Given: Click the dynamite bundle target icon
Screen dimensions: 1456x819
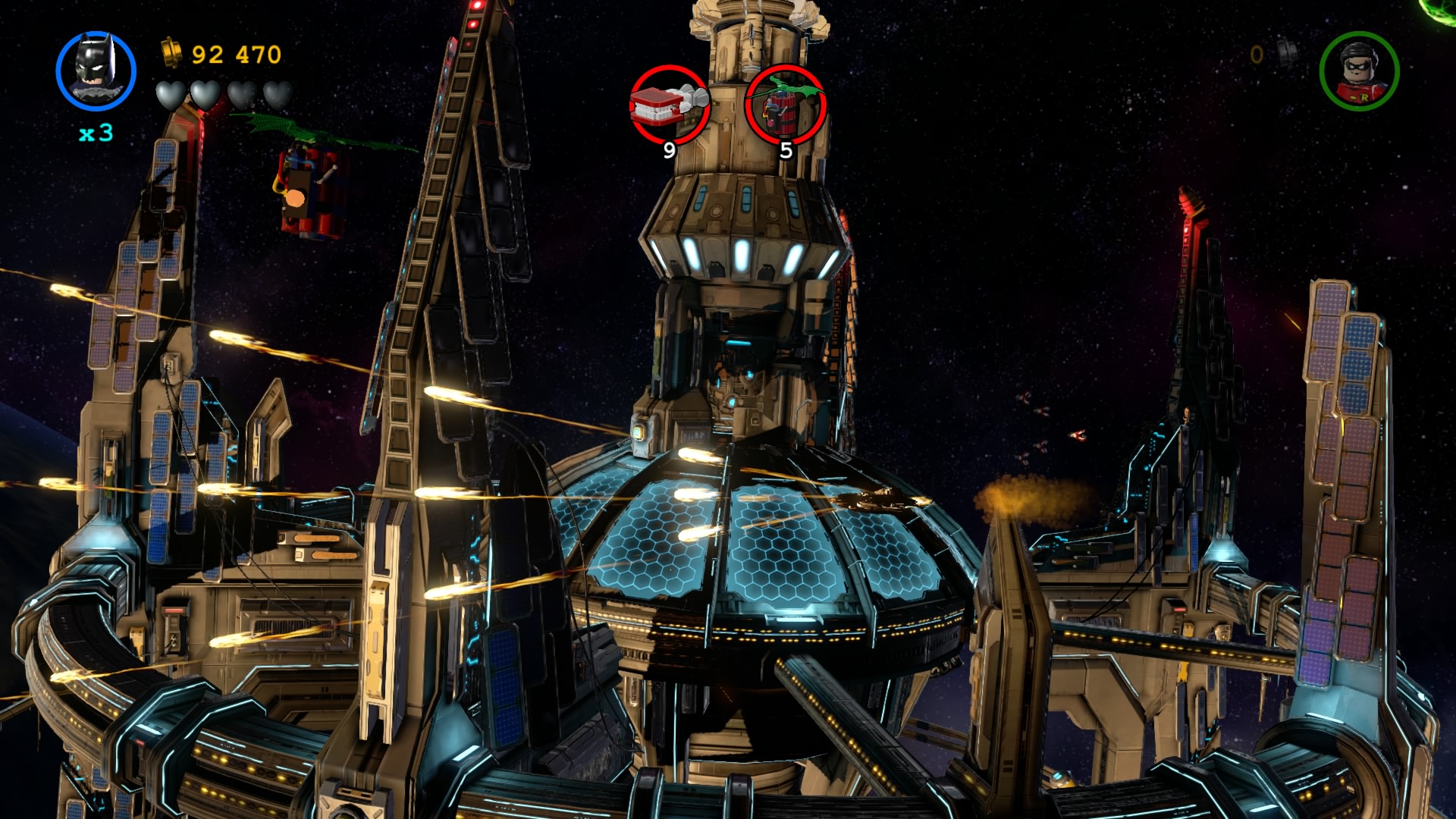Looking at the screenshot, I should click(785, 105).
